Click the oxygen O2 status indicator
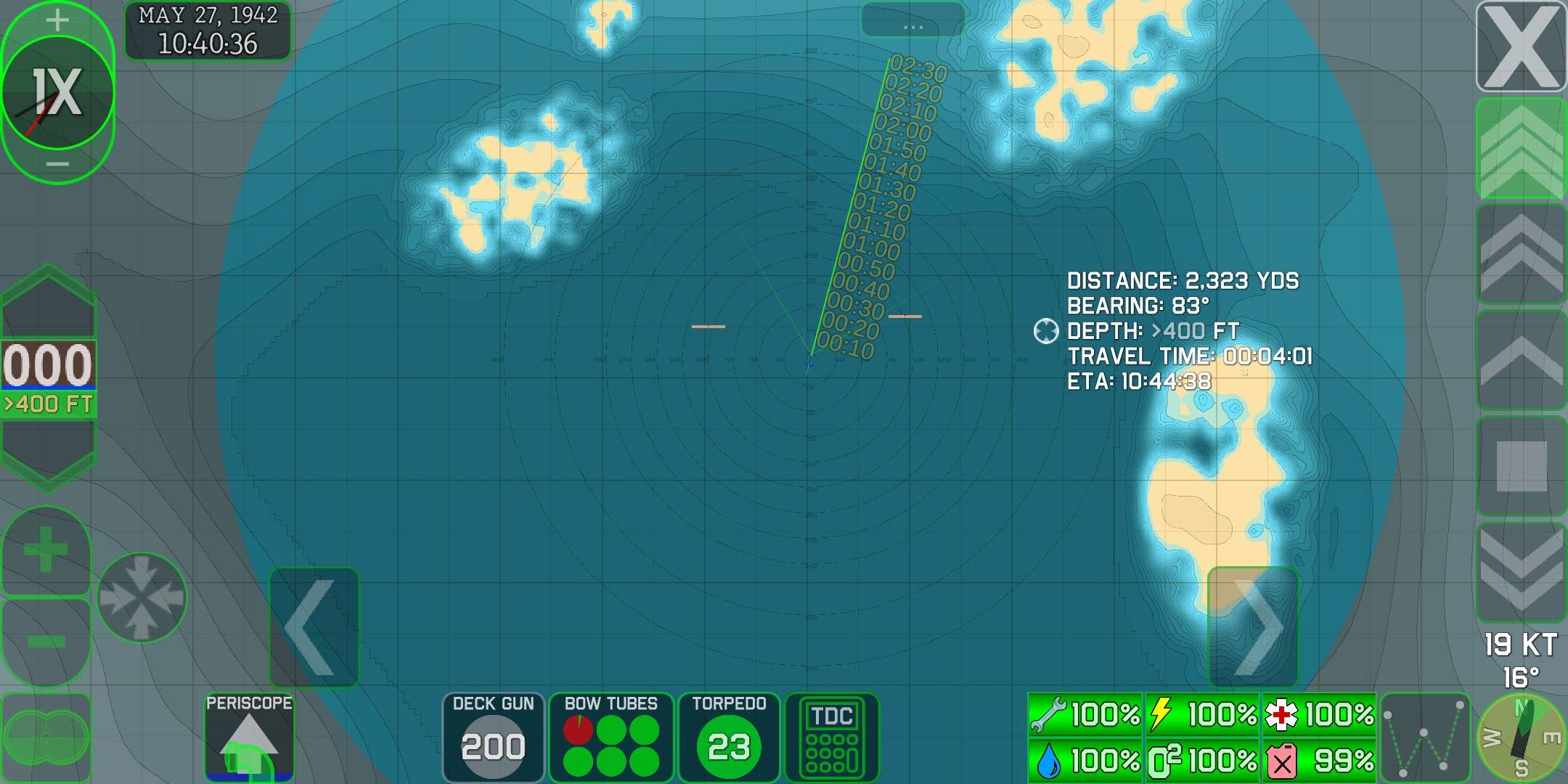The image size is (1568, 784). click(x=1201, y=761)
